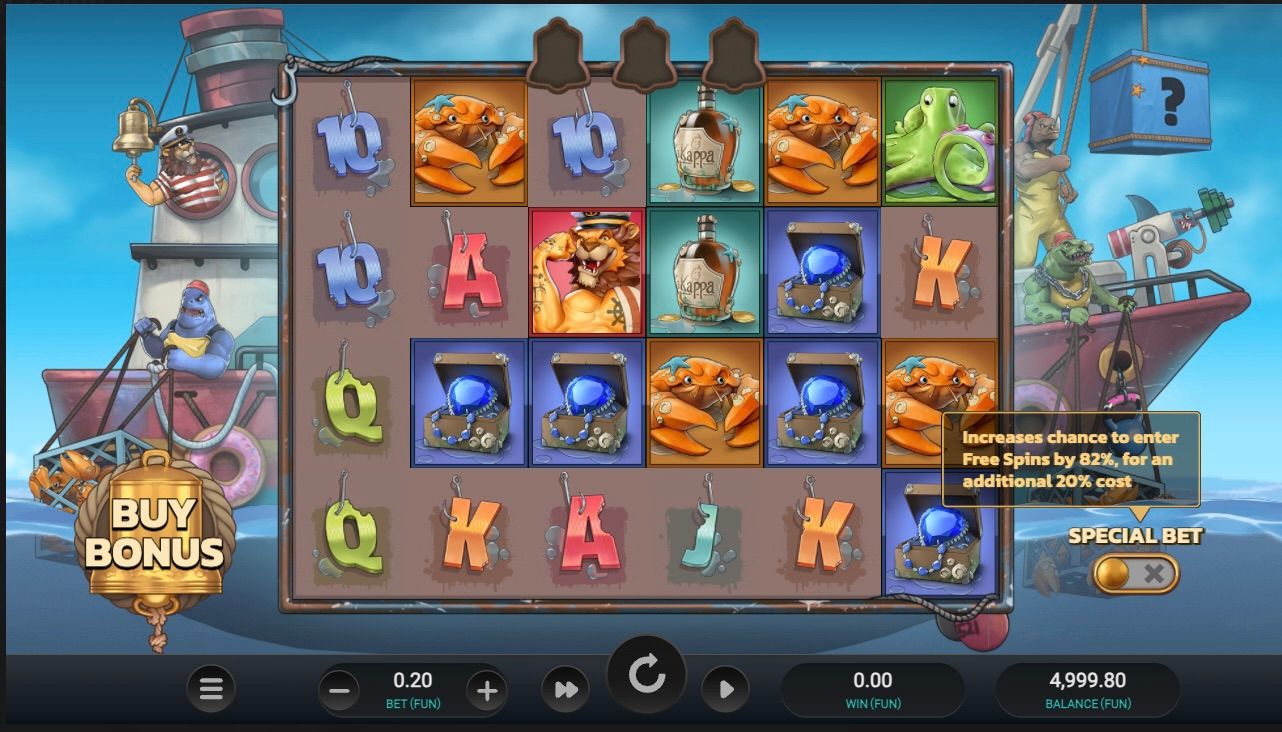Click the BET (FUN) amount display
Image resolution: width=1282 pixels, height=732 pixels.
tap(414, 689)
